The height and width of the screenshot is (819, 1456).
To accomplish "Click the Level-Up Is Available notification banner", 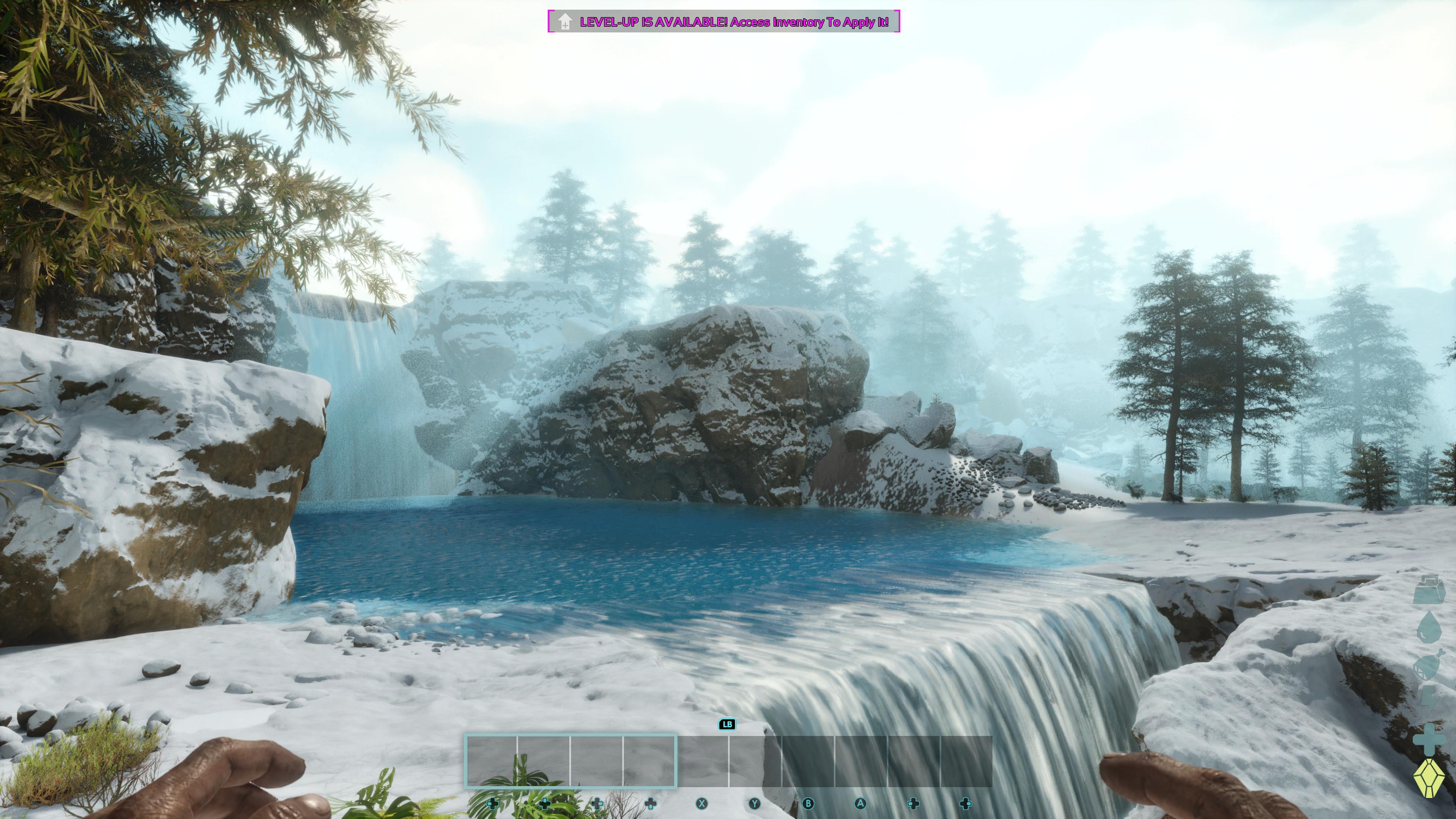I will coord(723,22).
